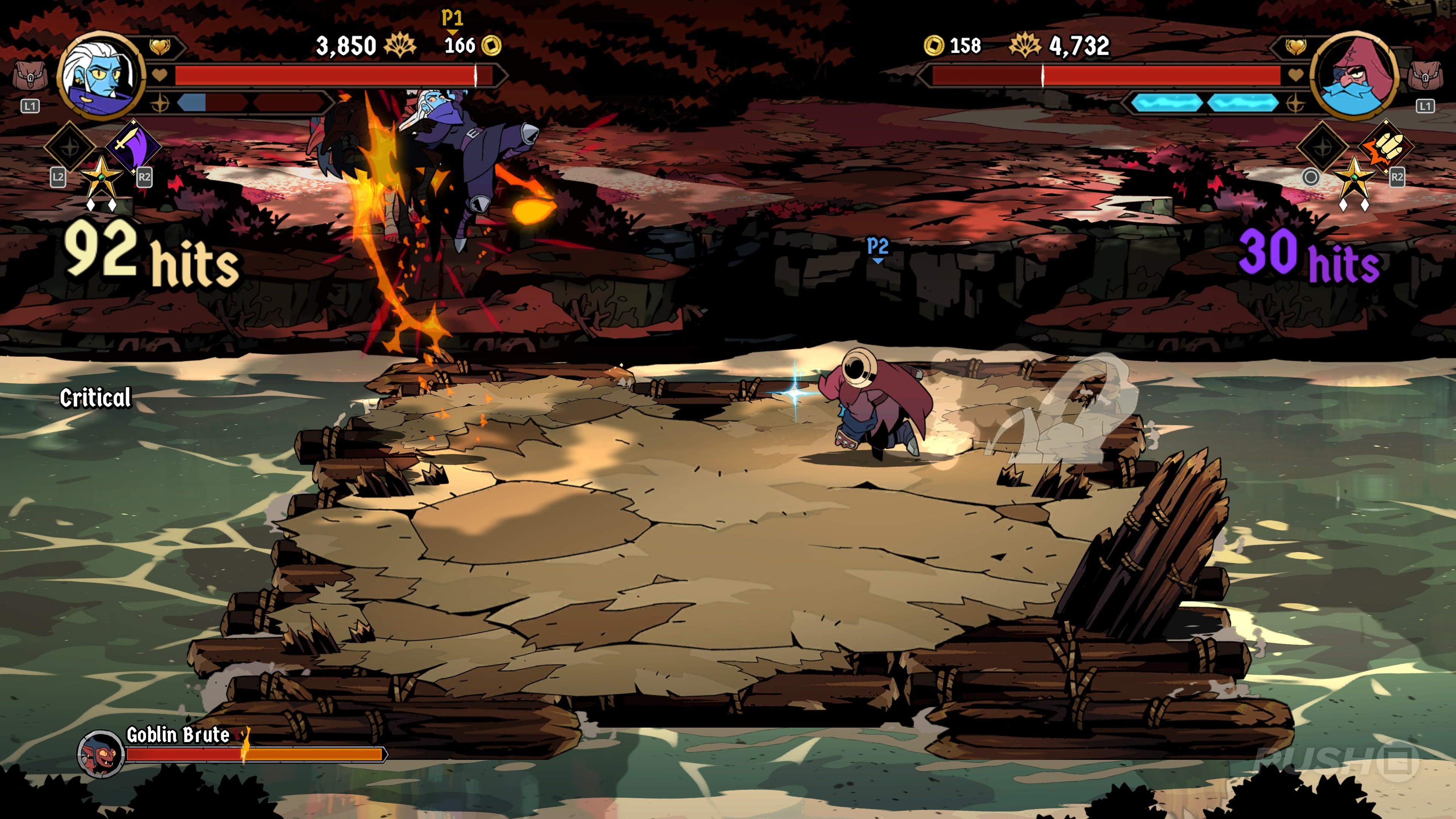Click the gold star under the sword ability
Screen dimensions: 1456x819
point(101,177)
